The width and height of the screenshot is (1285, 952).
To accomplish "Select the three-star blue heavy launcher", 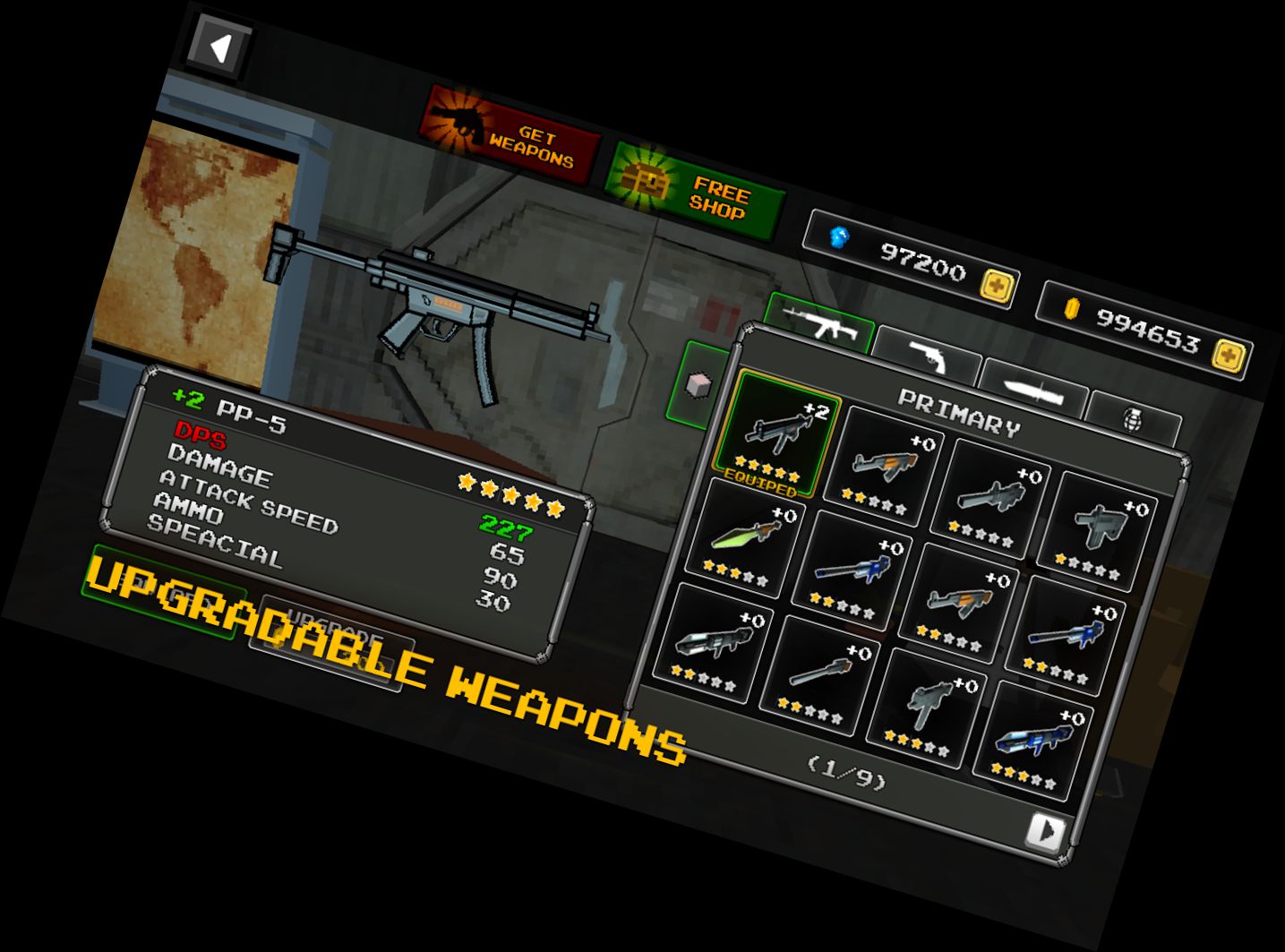I will (x=1033, y=743).
